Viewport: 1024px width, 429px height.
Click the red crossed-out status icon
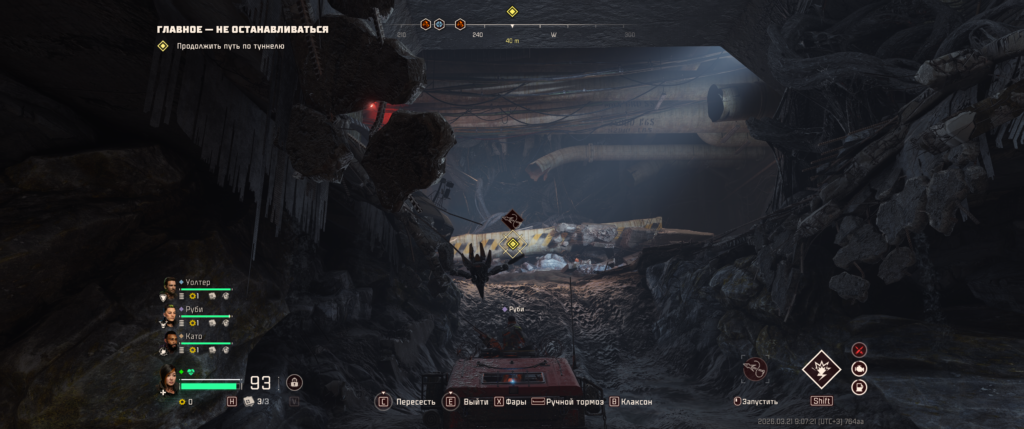coord(859,350)
